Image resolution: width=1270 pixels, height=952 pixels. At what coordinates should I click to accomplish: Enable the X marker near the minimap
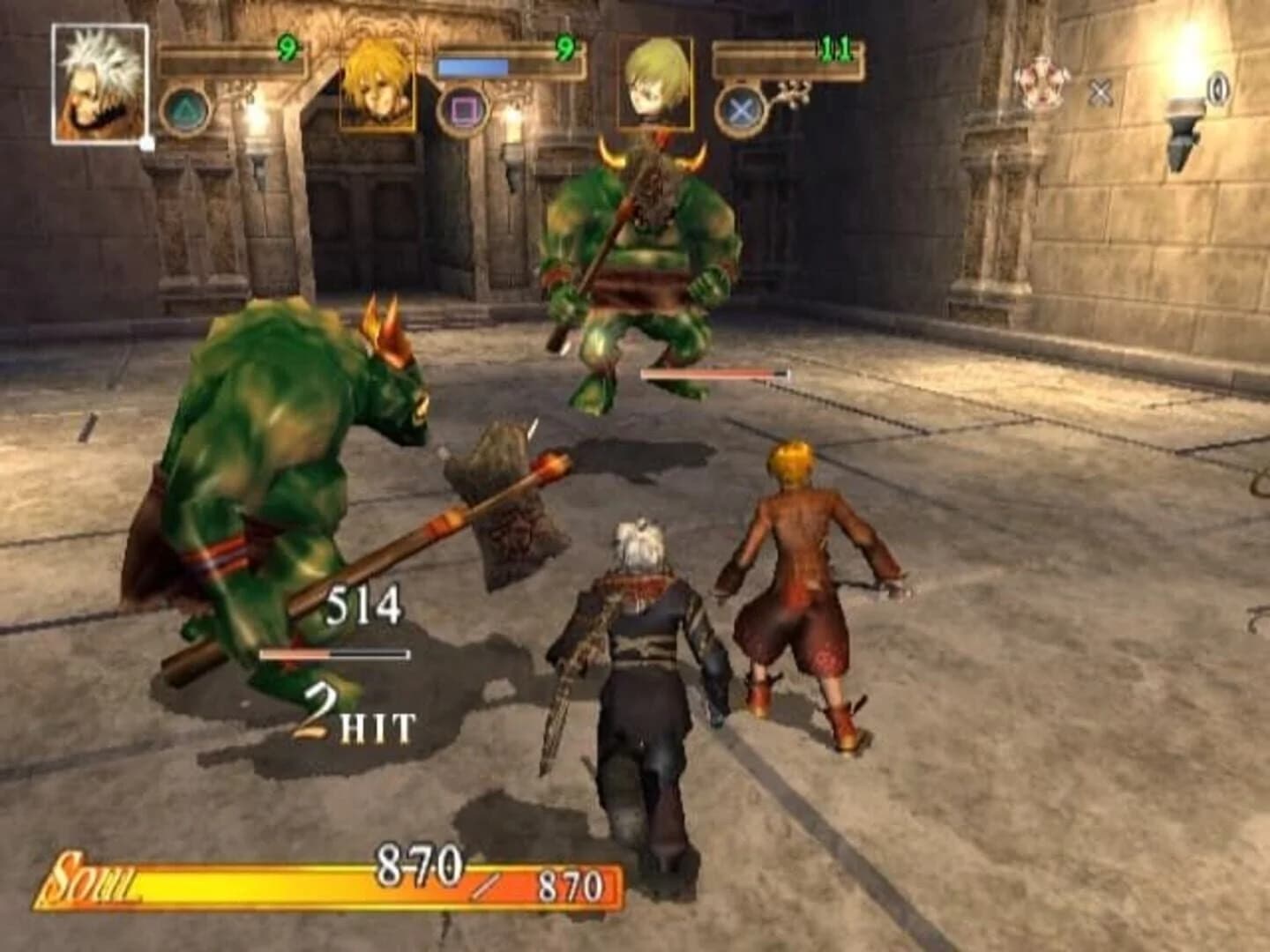click(1099, 89)
